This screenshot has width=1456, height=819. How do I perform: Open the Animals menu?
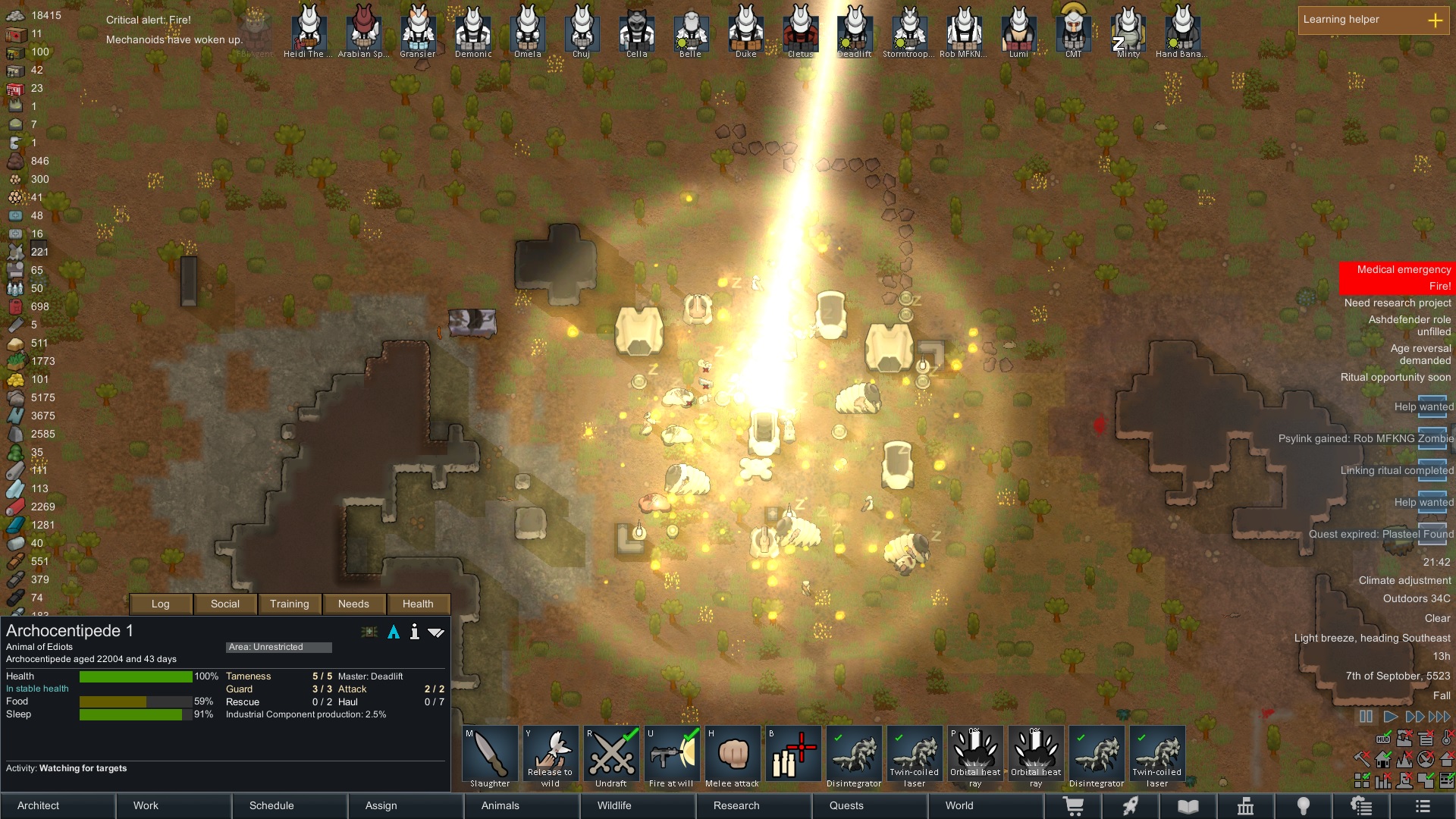pyautogui.click(x=500, y=805)
